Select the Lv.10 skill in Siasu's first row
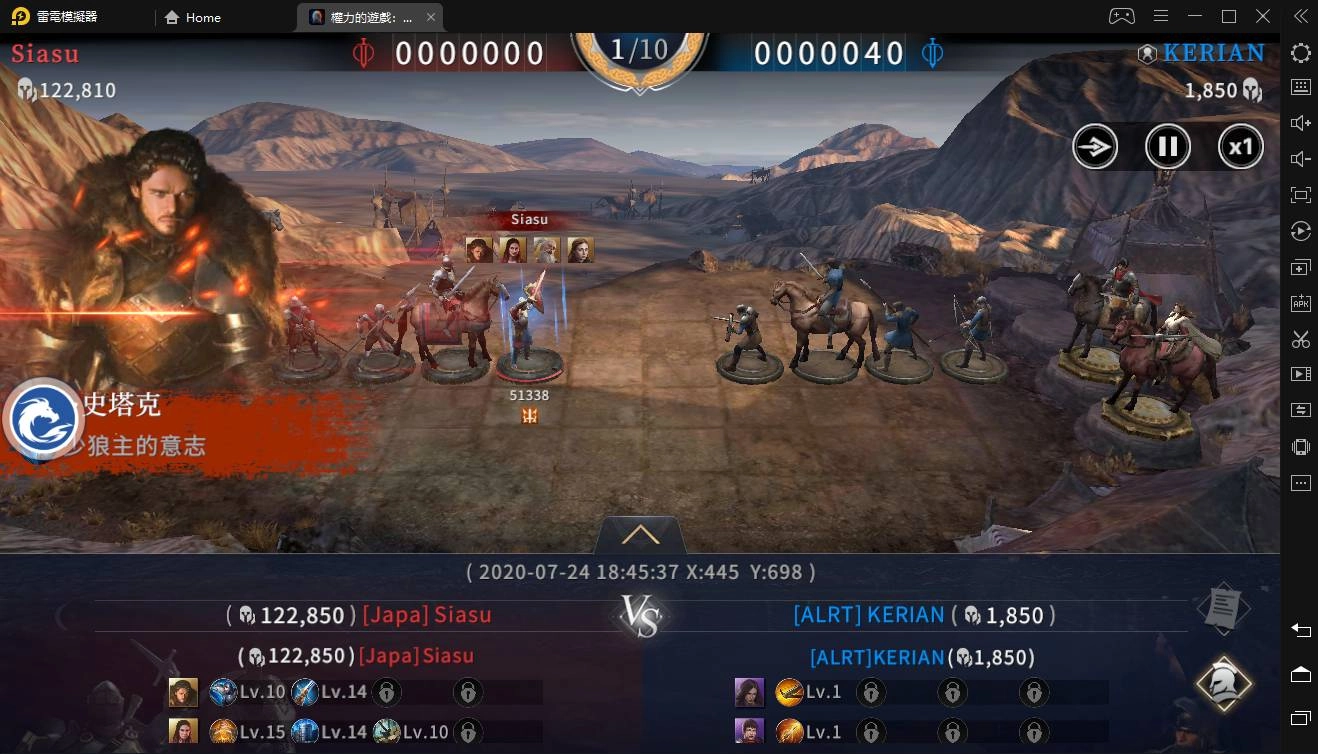The image size is (1318, 754). (x=223, y=691)
